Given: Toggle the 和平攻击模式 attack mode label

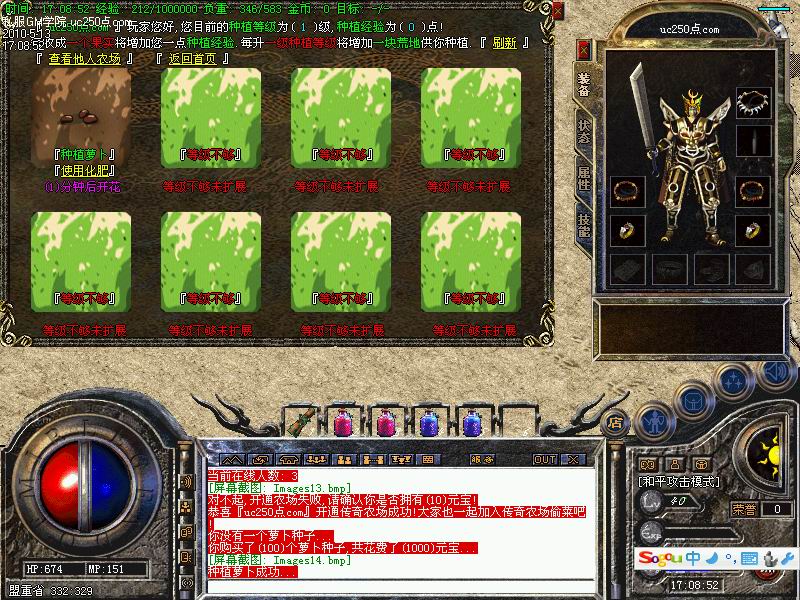Looking at the screenshot, I should point(681,482).
